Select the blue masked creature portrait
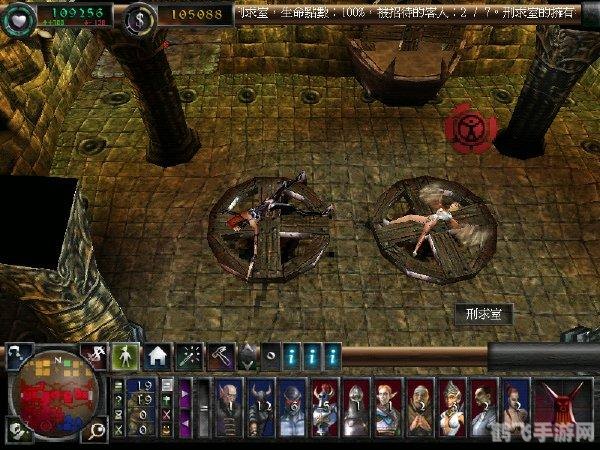The height and width of the screenshot is (450, 600). [x=293, y=403]
